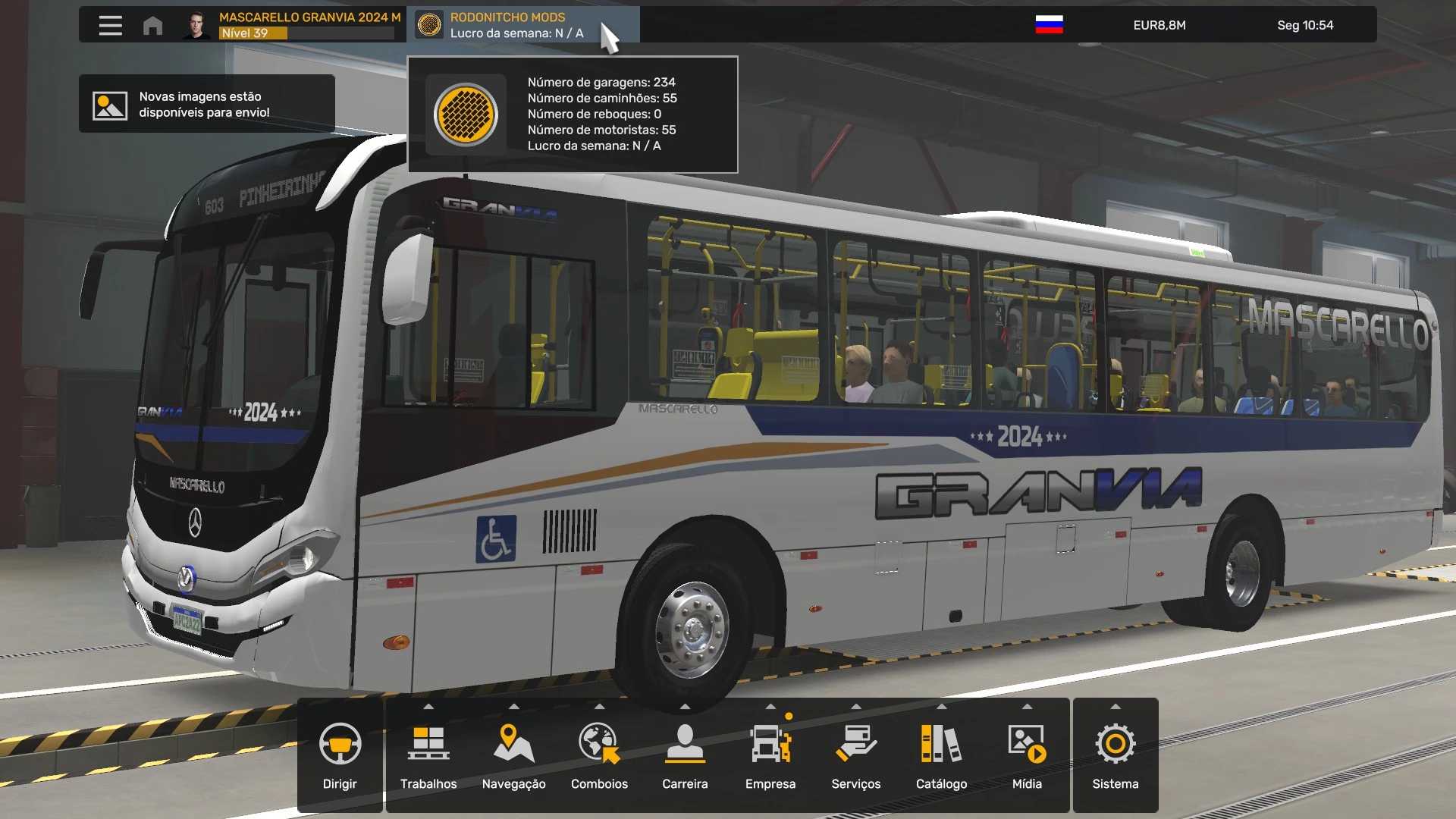The image size is (1456, 819).
Task: Open the Empresa management menu
Action: point(770,755)
